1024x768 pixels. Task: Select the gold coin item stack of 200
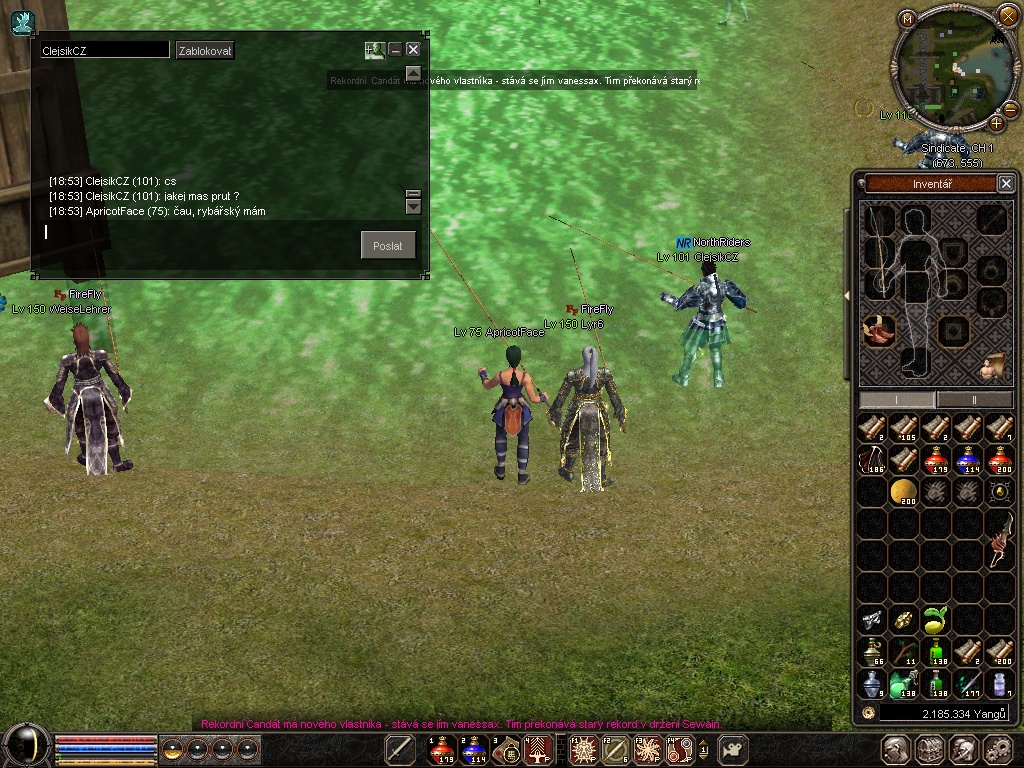(x=904, y=491)
